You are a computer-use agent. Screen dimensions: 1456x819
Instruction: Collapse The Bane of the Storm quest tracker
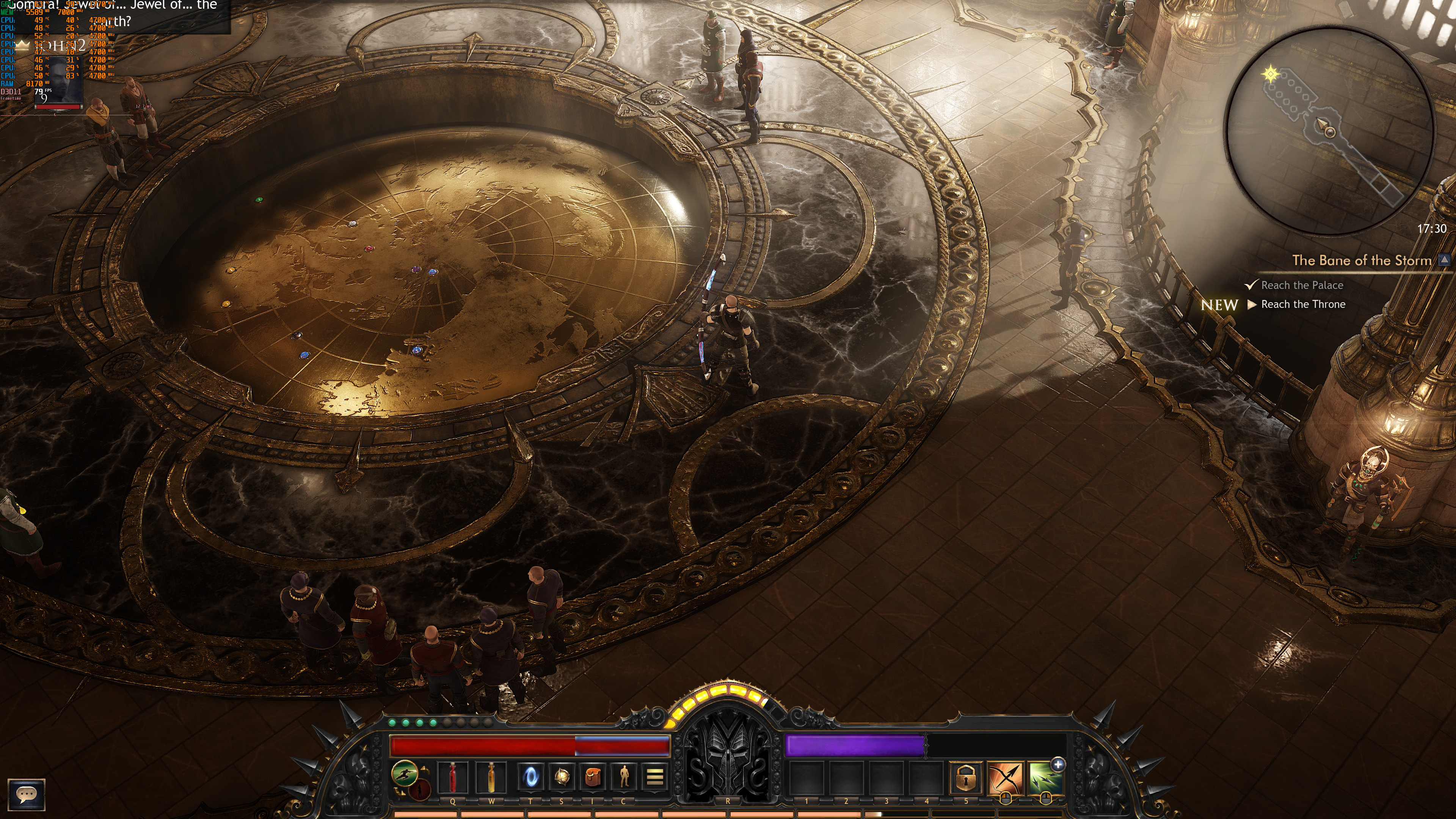pos(1445,260)
